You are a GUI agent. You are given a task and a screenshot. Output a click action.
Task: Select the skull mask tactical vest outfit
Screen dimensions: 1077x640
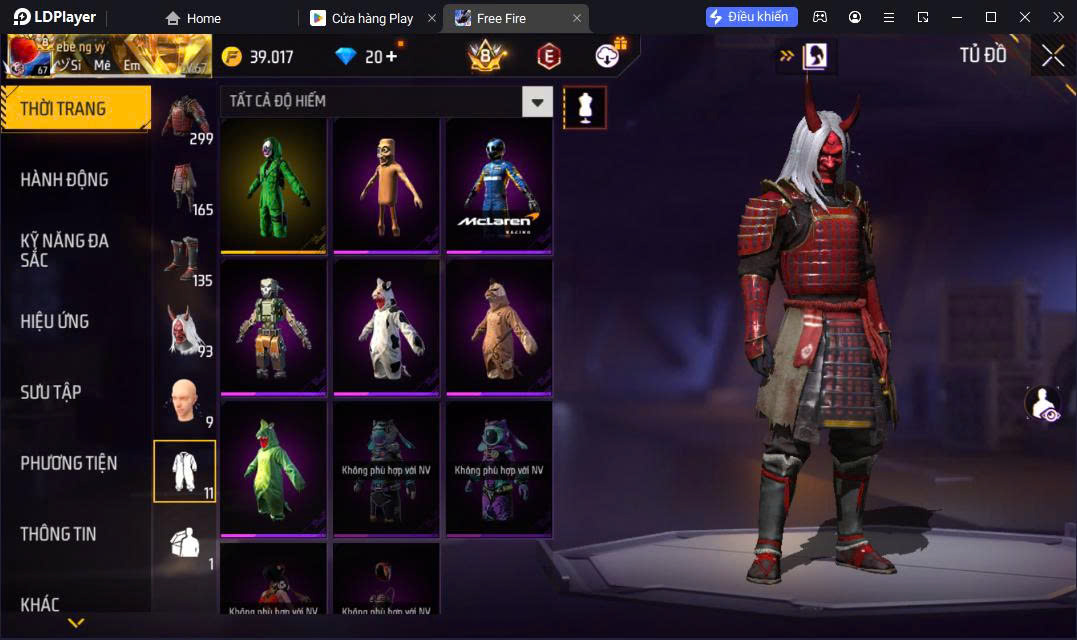pyautogui.click(x=274, y=326)
